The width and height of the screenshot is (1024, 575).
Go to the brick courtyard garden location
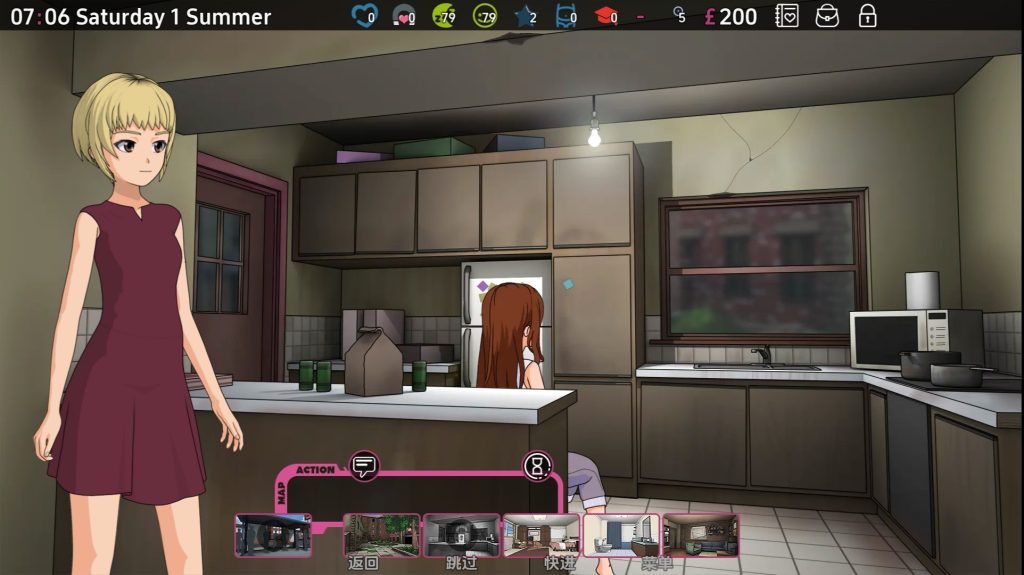[381, 535]
